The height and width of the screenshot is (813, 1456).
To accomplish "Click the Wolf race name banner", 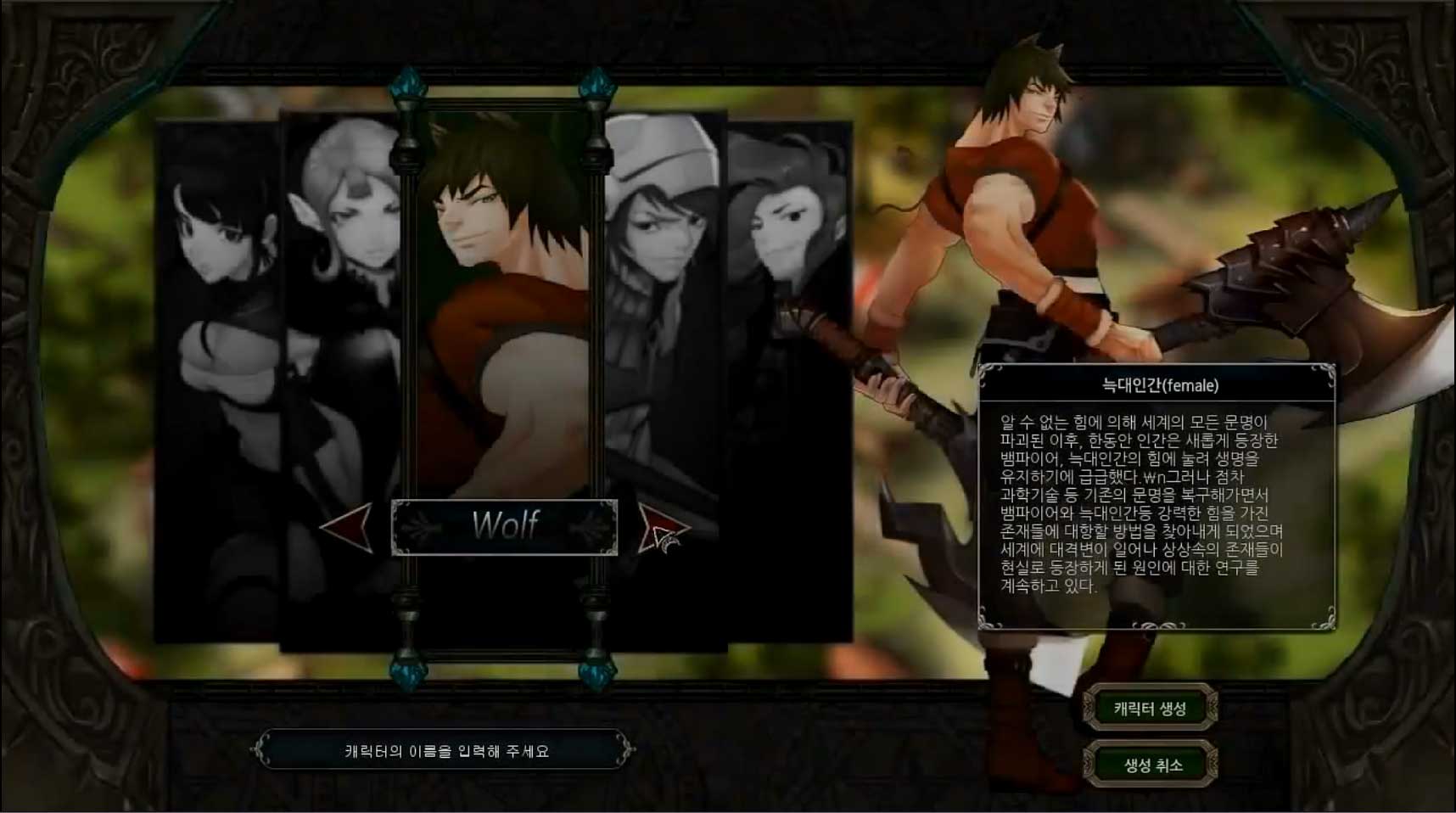I will click(x=504, y=524).
